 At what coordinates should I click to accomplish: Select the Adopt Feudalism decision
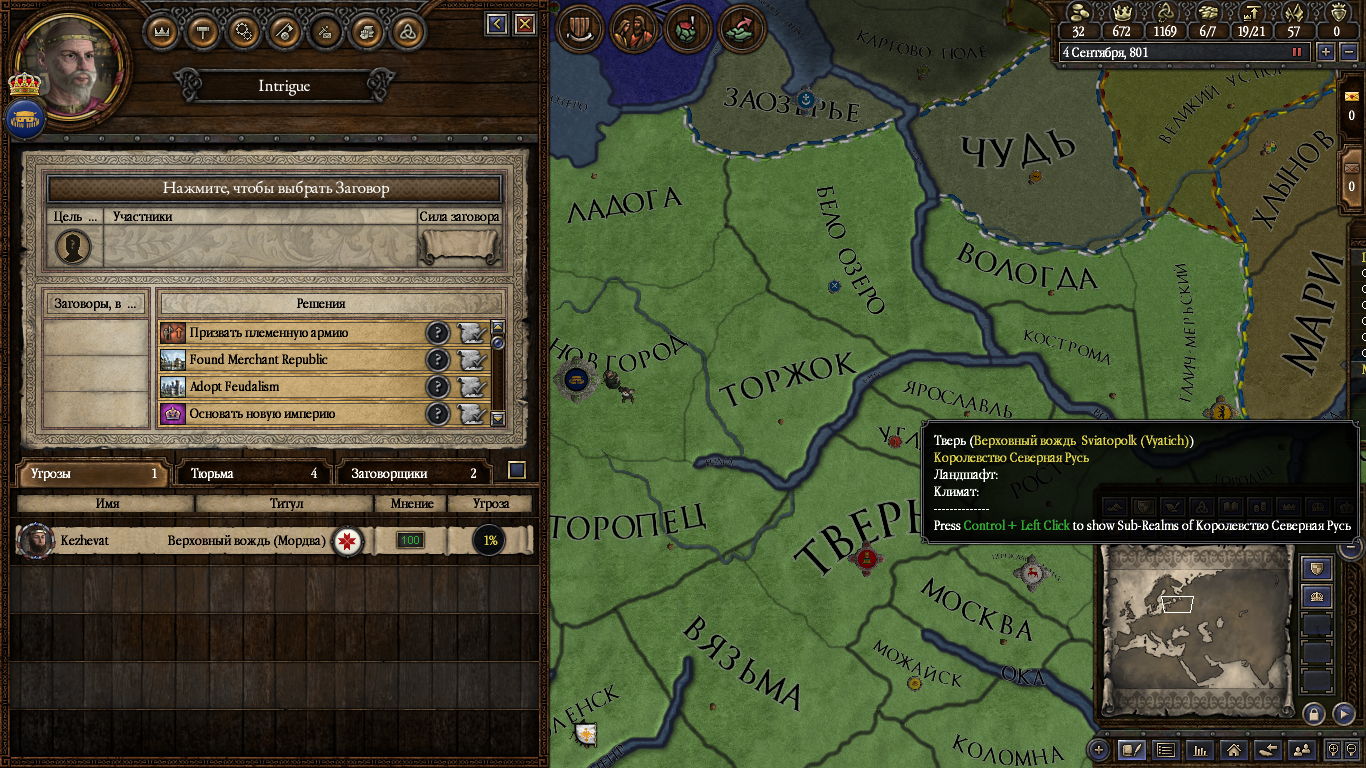(x=290, y=387)
